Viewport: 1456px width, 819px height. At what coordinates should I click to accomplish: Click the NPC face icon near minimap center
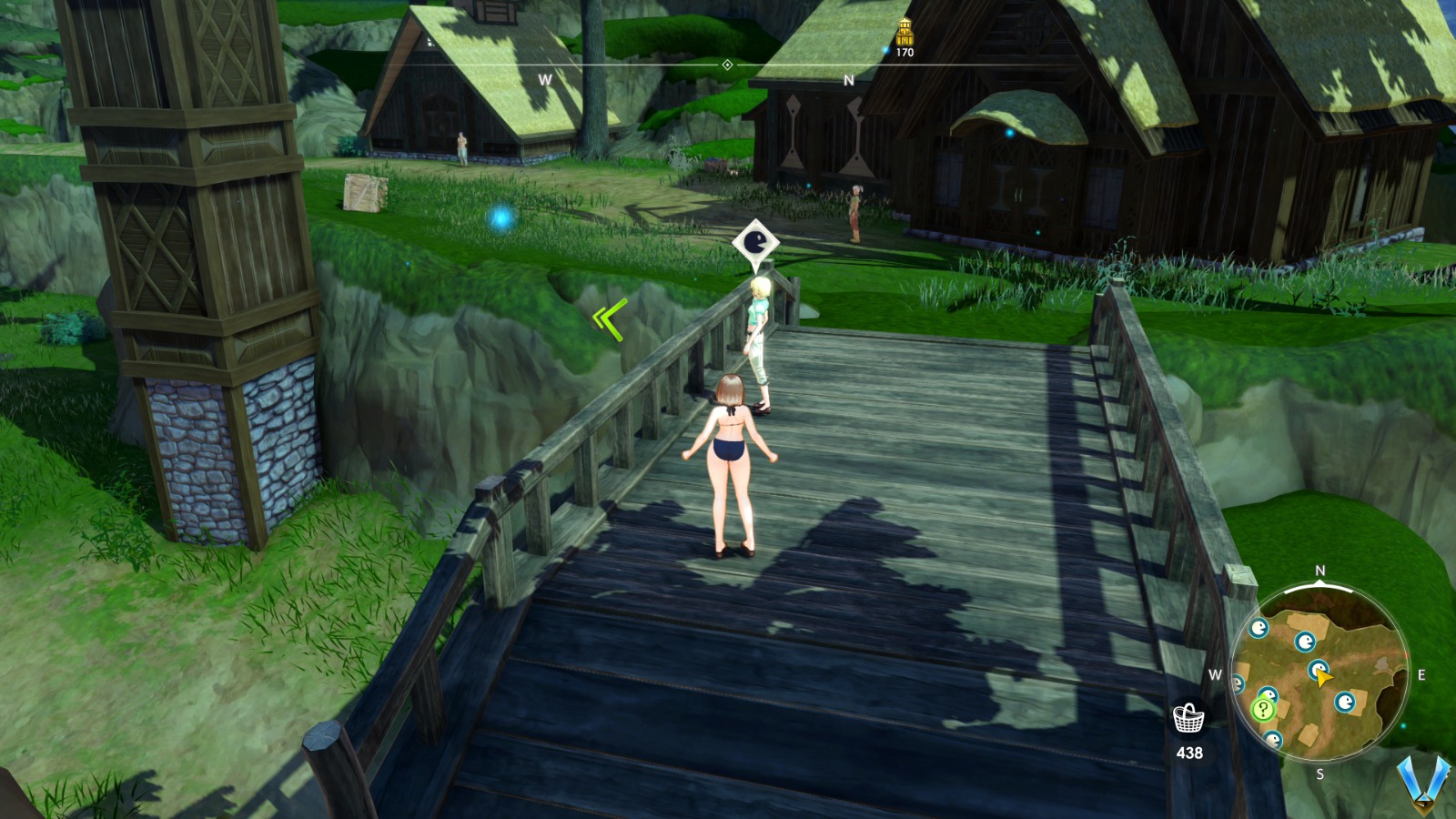point(1318,669)
